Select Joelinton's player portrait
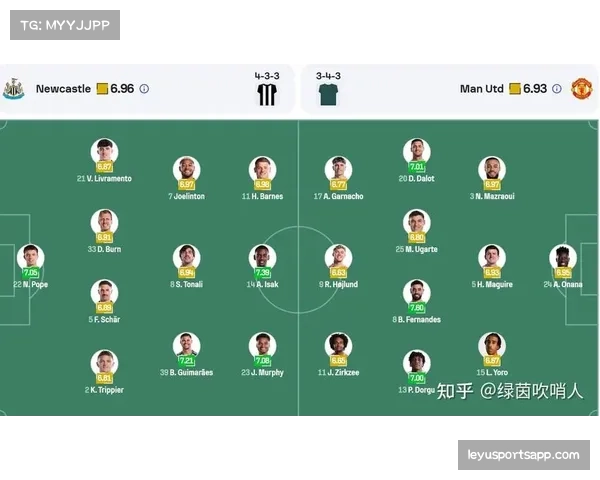This screenshot has width=600, height=480. [x=186, y=169]
